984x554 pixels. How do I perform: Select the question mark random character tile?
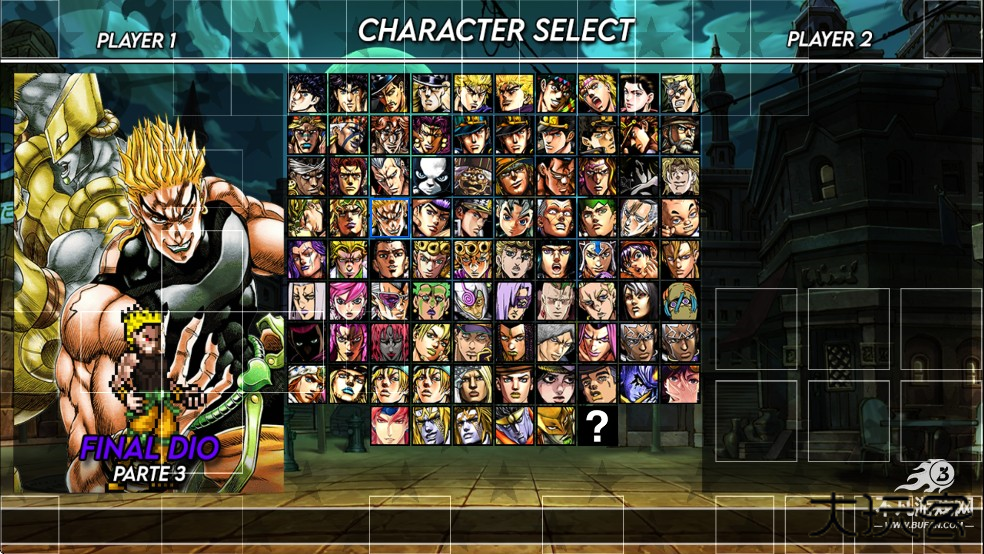[597, 426]
